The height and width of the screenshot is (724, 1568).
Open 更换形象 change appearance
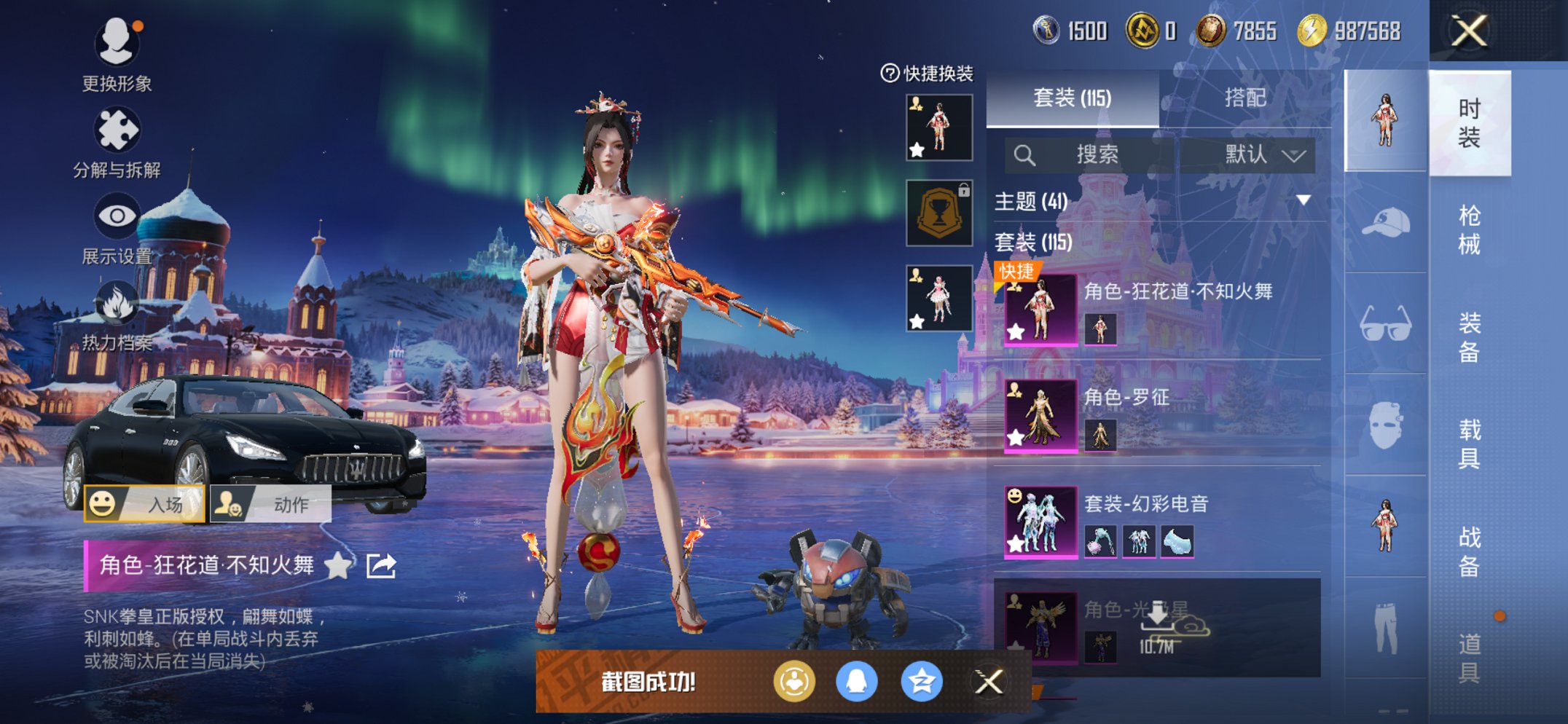tap(117, 44)
